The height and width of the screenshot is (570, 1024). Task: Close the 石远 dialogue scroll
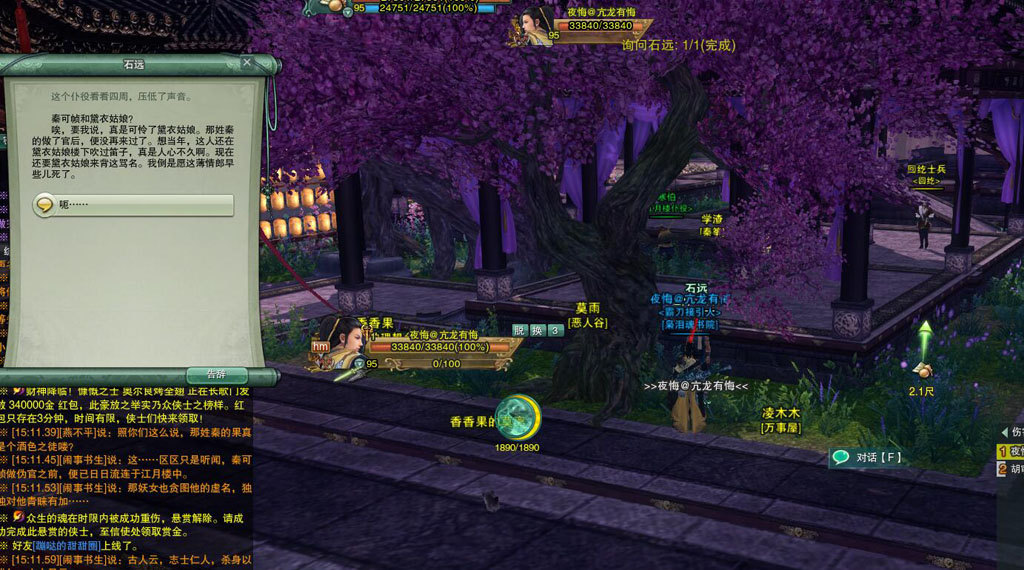pos(247,63)
